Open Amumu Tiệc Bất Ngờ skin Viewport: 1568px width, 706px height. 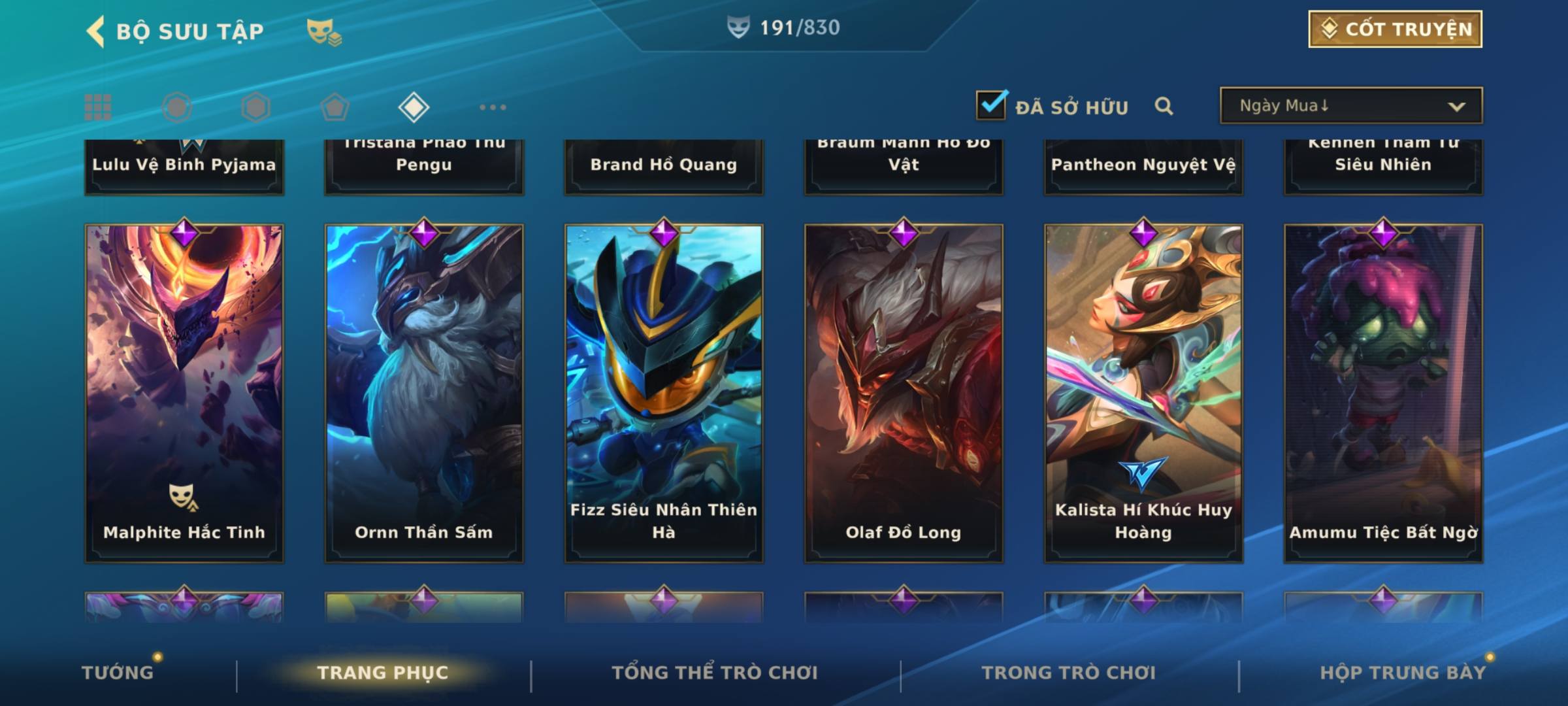[x=1383, y=392]
